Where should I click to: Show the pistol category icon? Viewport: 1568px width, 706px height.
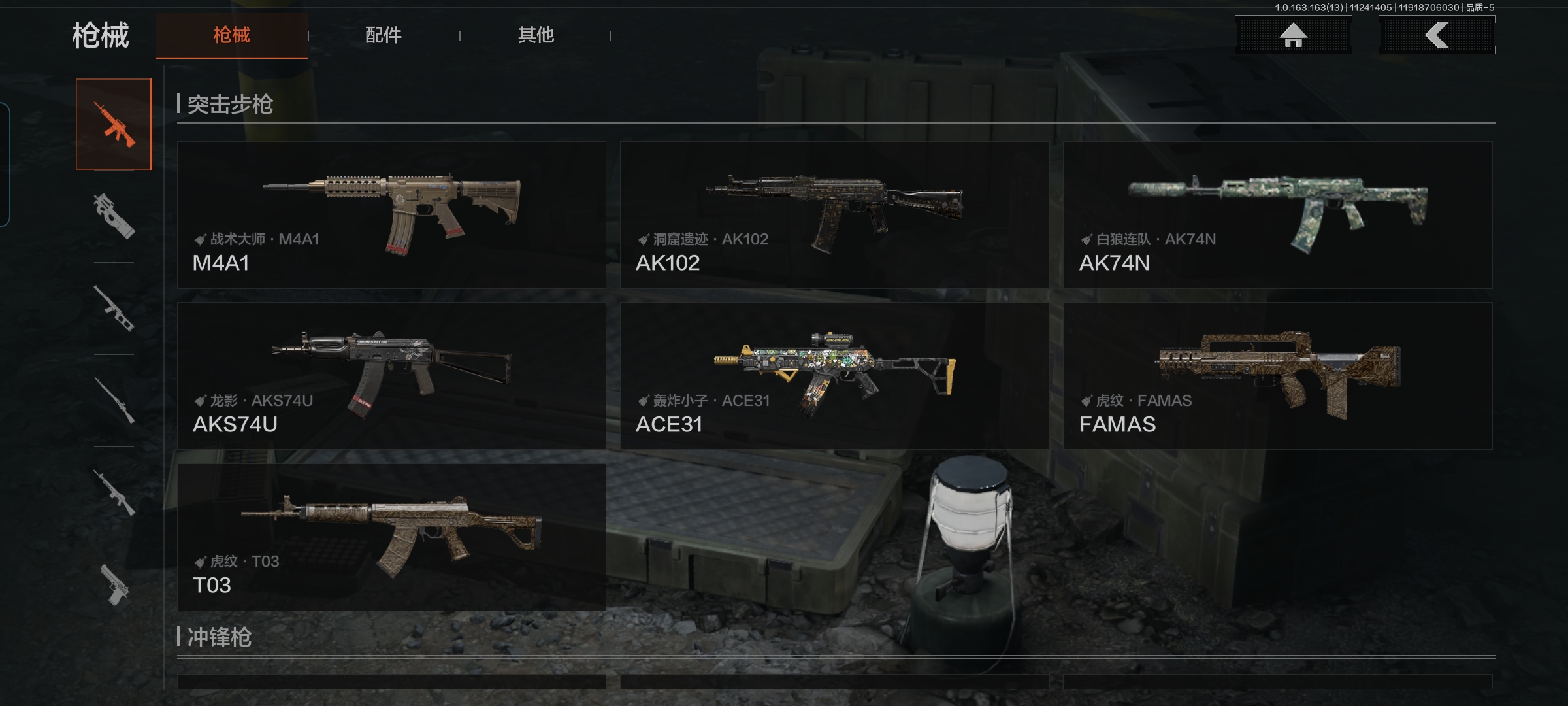(114, 585)
